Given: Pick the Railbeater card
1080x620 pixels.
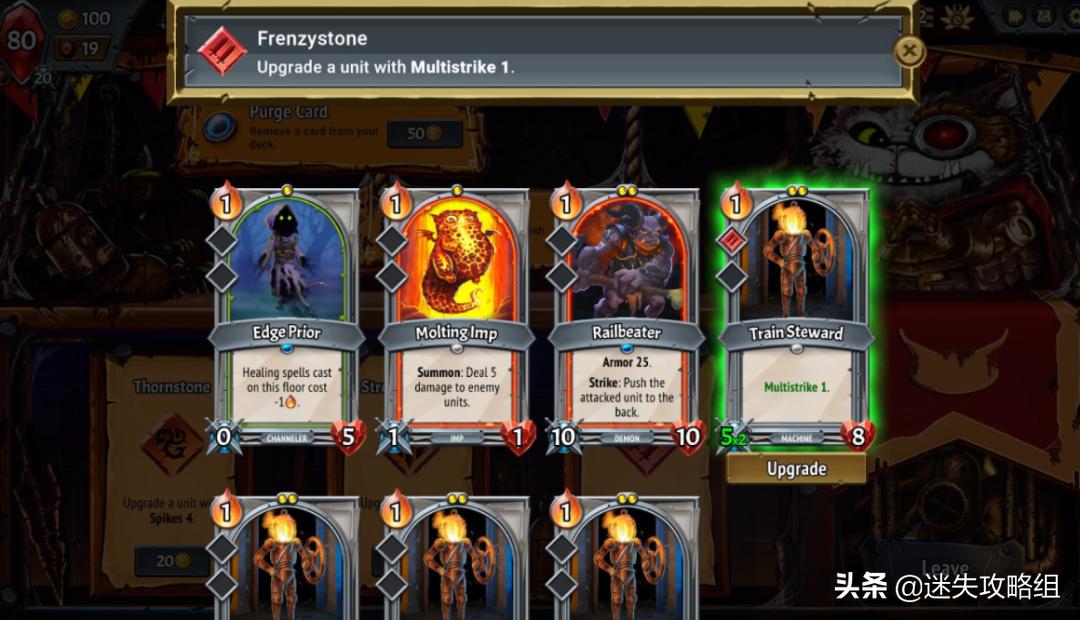Looking at the screenshot, I should coord(626,320).
